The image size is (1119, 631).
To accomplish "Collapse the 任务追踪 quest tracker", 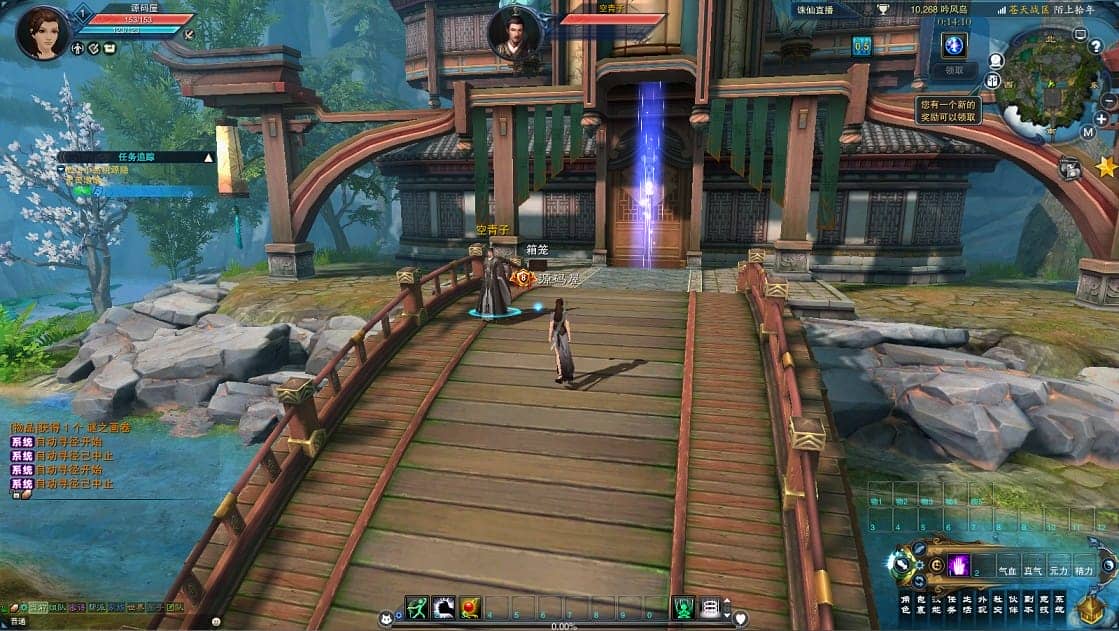I will click(x=209, y=157).
